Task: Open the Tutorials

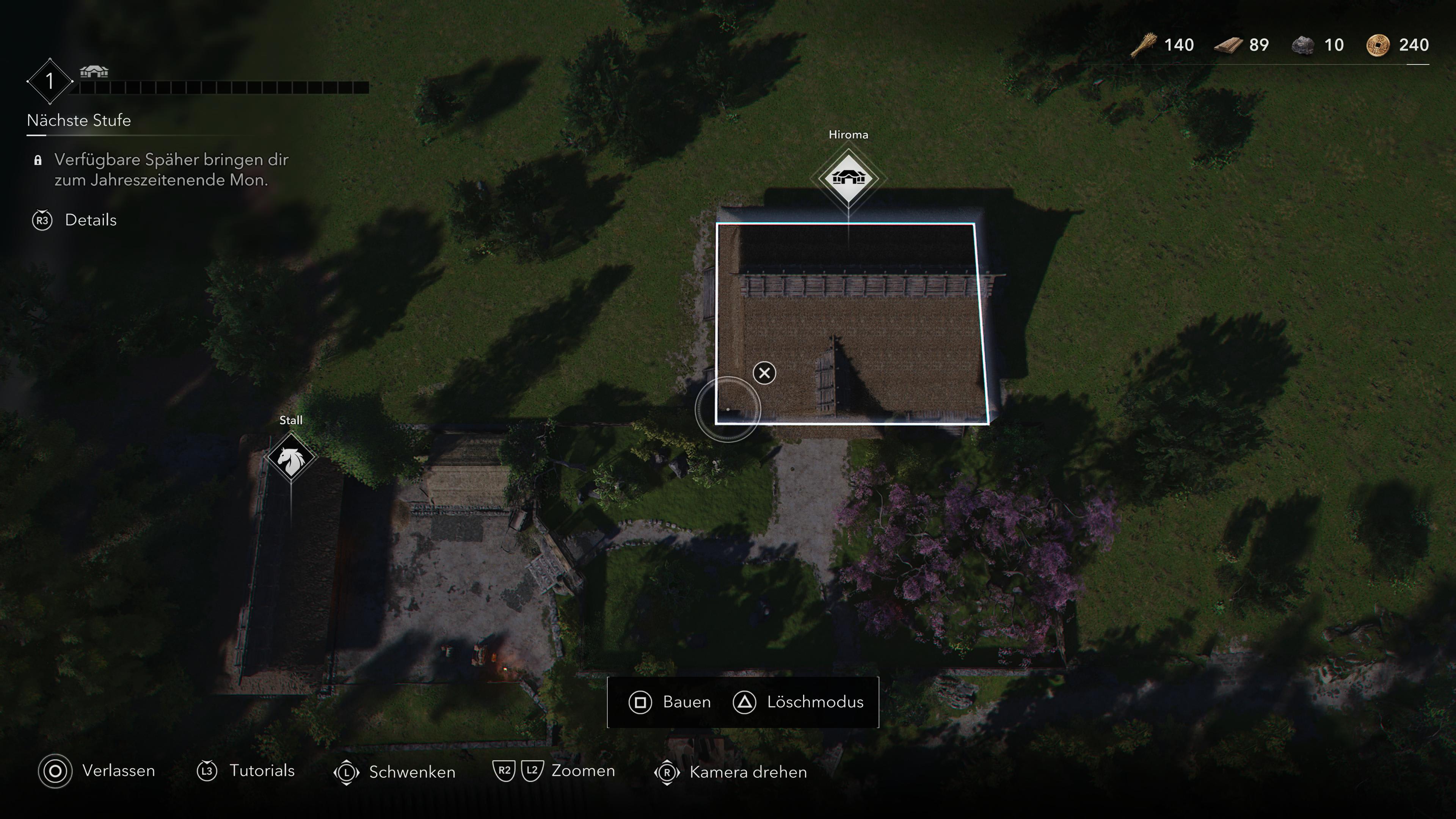Action: tap(246, 771)
